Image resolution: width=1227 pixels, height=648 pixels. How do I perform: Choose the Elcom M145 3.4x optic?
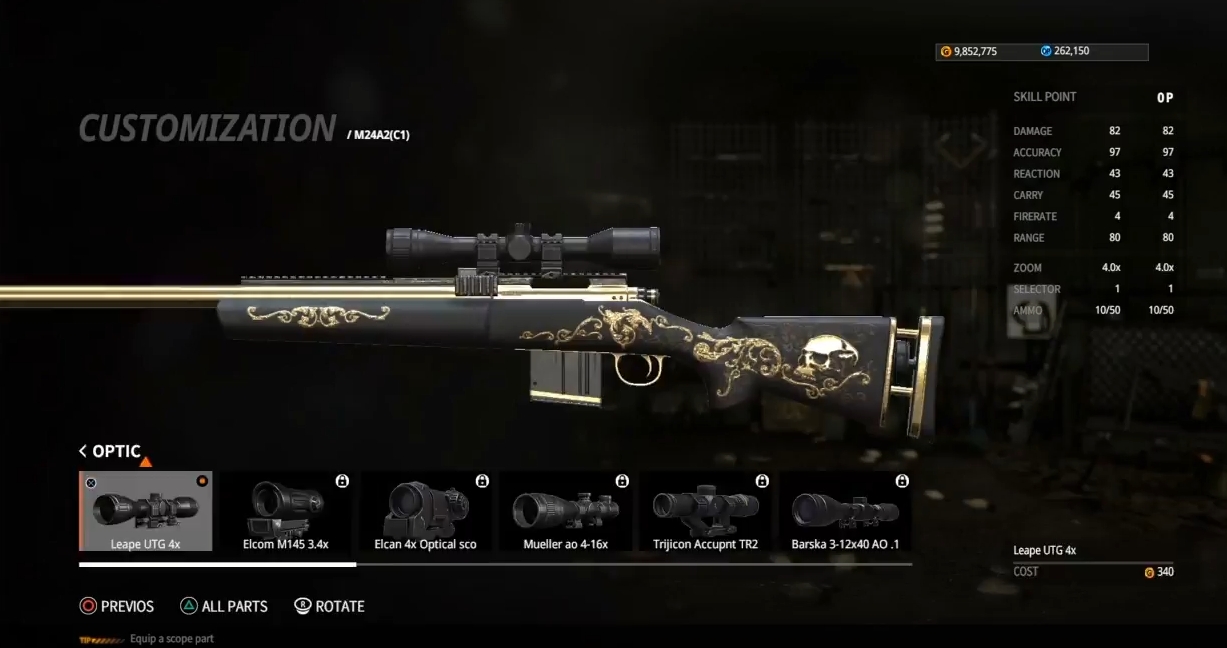point(286,511)
